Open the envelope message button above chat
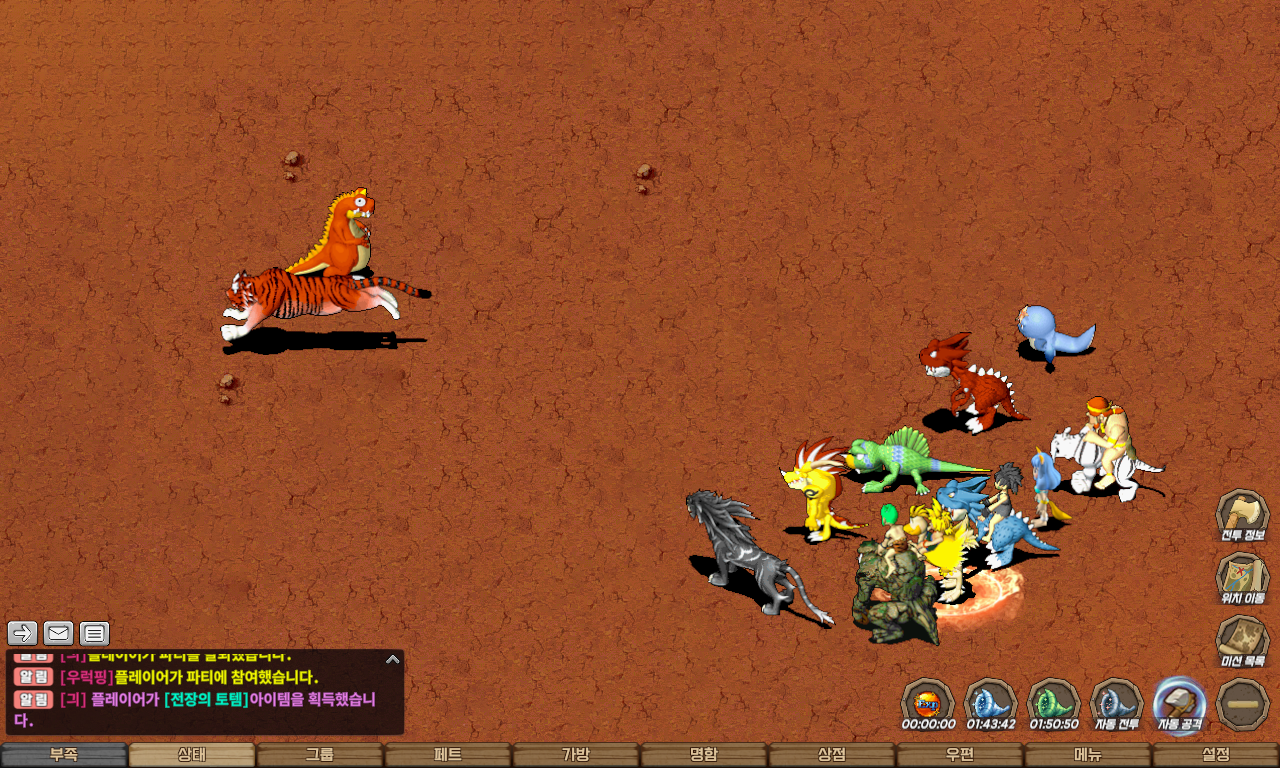Screen dimensions: 1280x768 59,633
